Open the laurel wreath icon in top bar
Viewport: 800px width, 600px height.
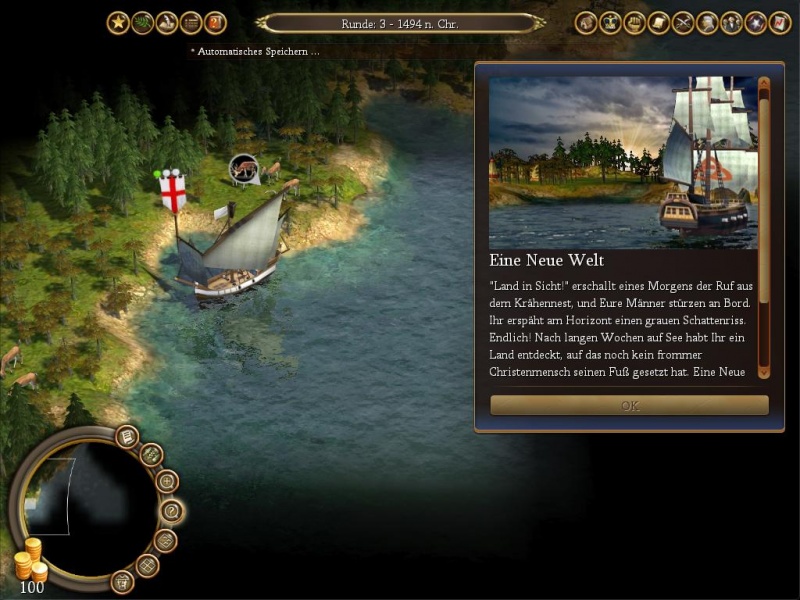[x=143, y=23]
